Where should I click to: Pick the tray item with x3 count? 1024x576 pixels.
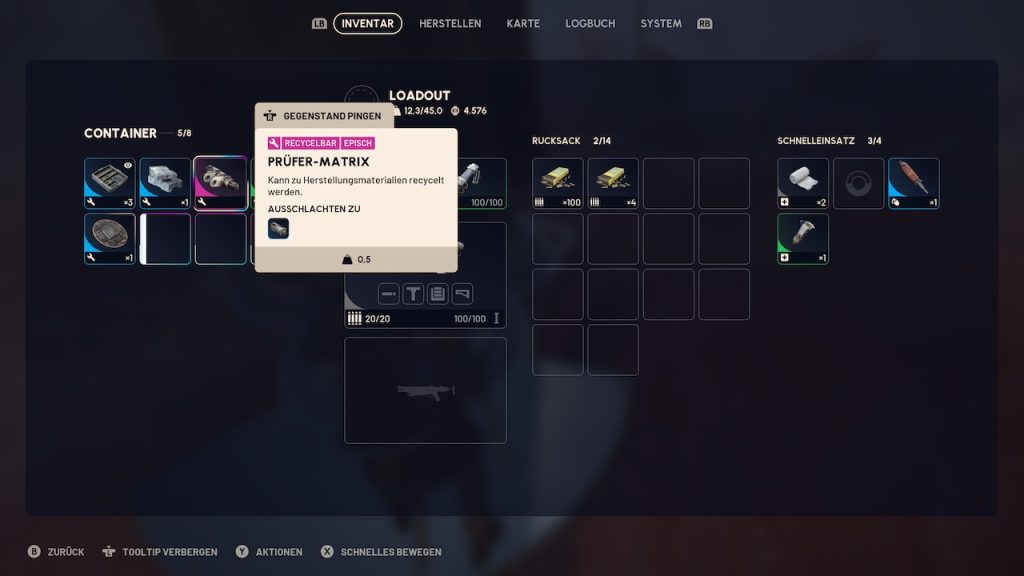109,183
